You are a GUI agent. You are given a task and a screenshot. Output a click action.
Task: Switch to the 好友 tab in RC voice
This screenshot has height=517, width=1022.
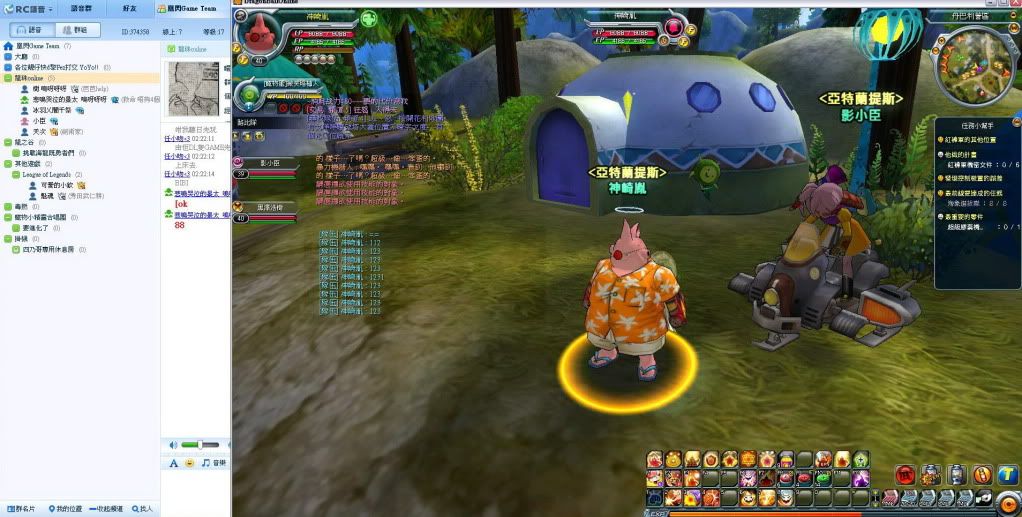coord(129,8)
